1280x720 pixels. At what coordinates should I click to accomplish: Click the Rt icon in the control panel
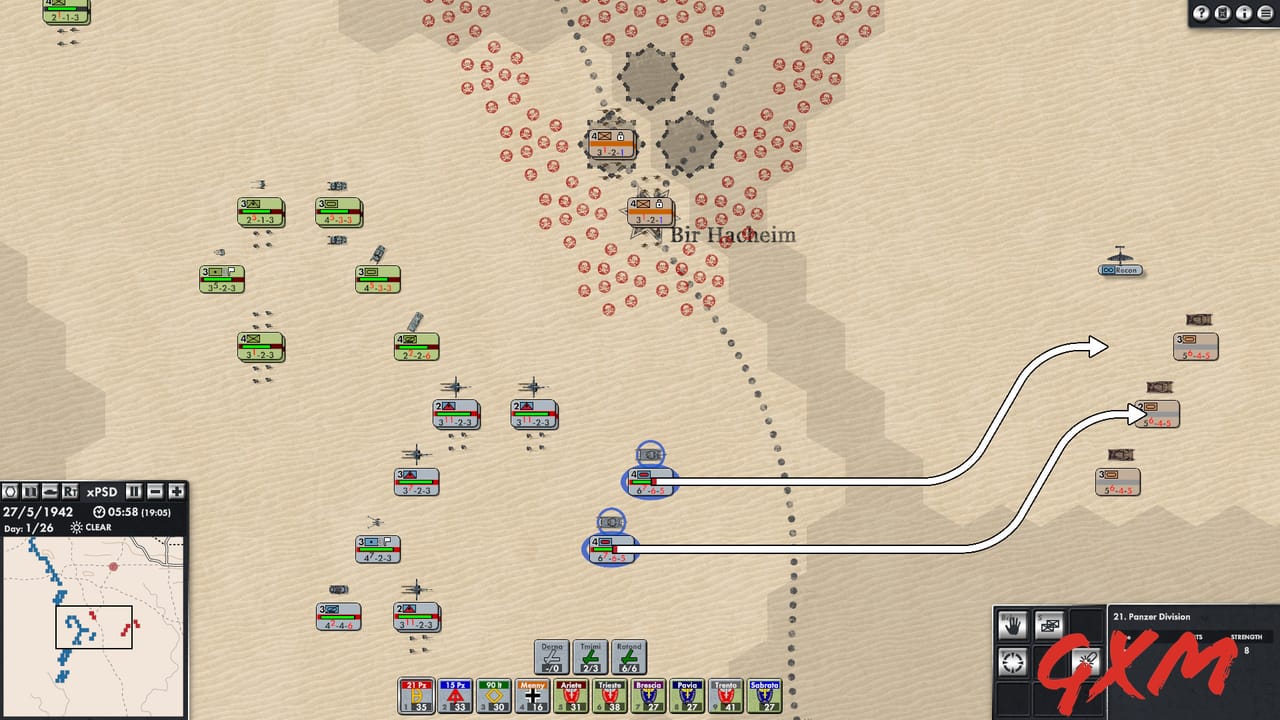point(70,491)
